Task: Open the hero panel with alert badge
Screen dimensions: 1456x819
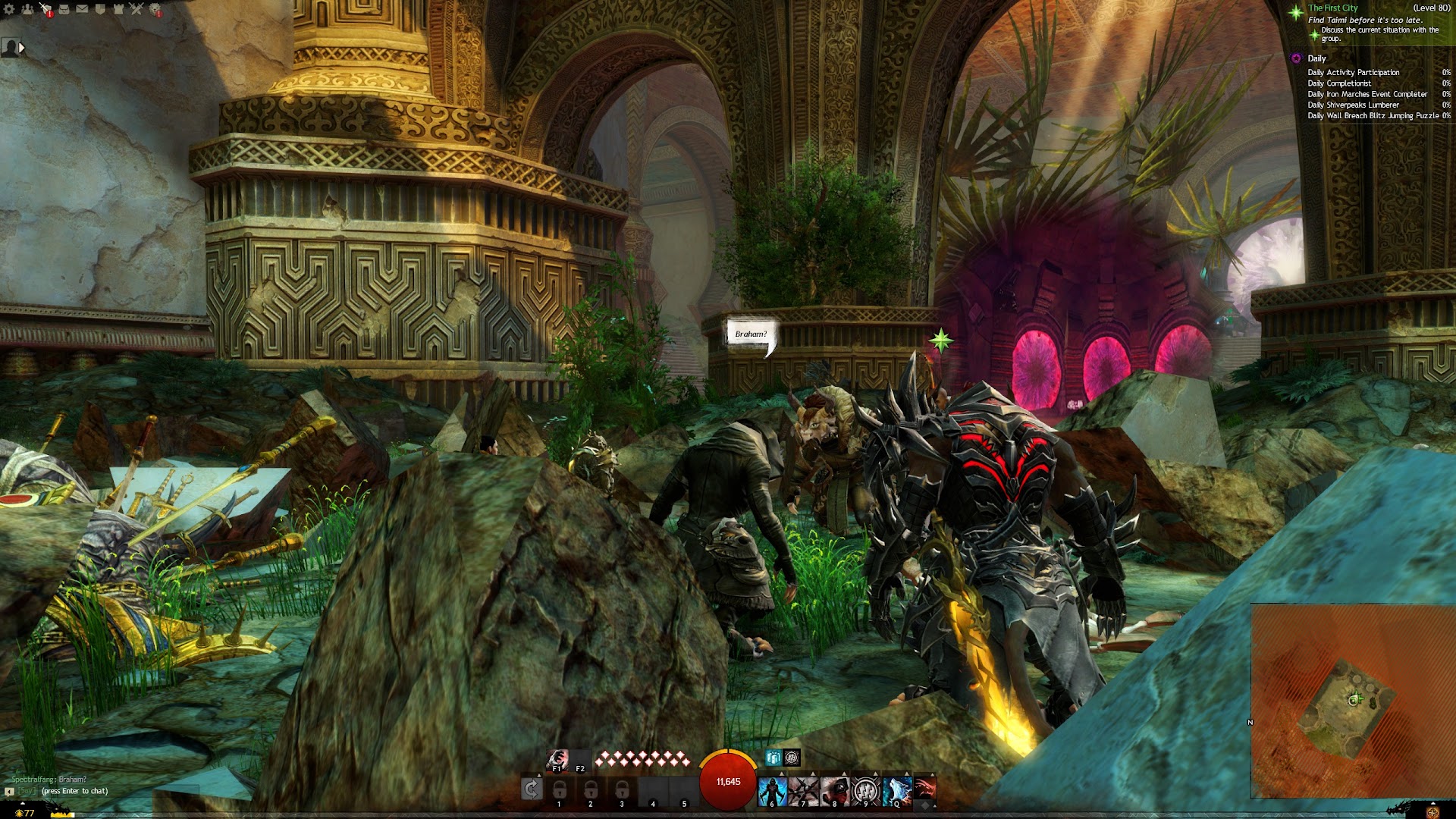Action: [45, 9]
